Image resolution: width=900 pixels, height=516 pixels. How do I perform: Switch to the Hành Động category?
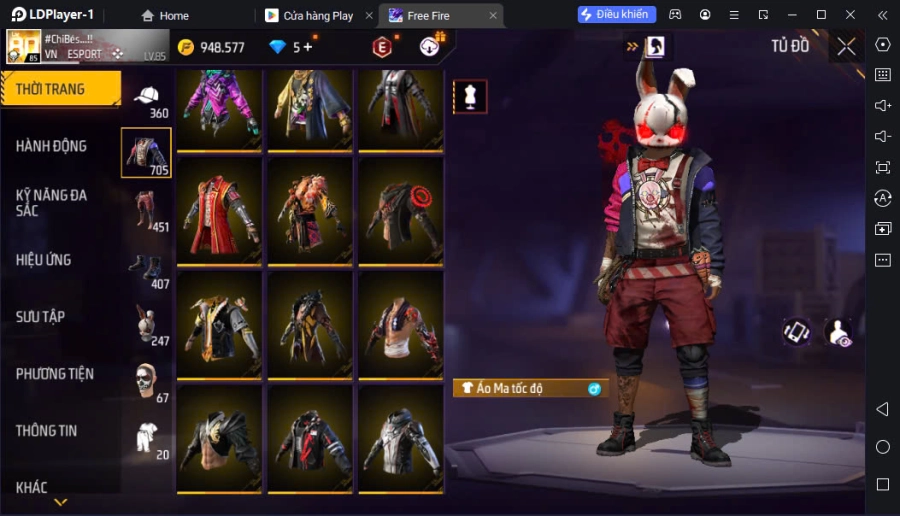52,146
